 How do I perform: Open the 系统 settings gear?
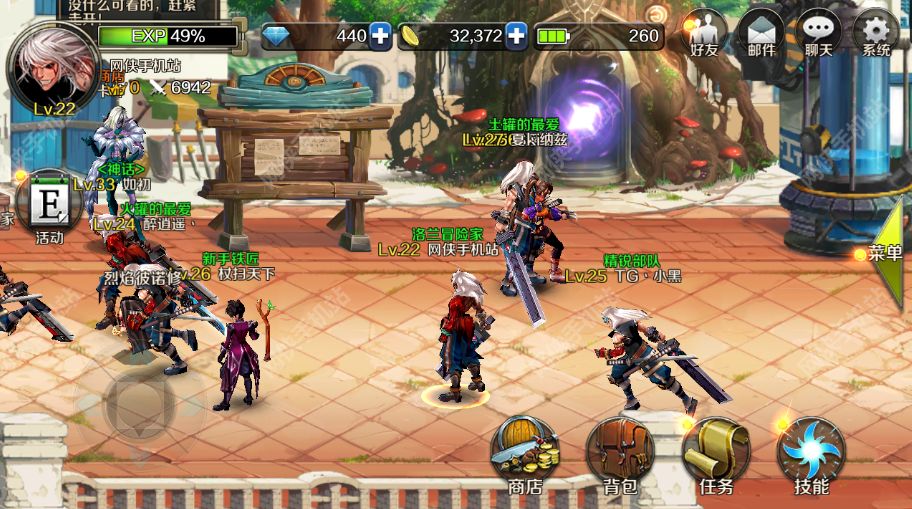tap(876, 32)
